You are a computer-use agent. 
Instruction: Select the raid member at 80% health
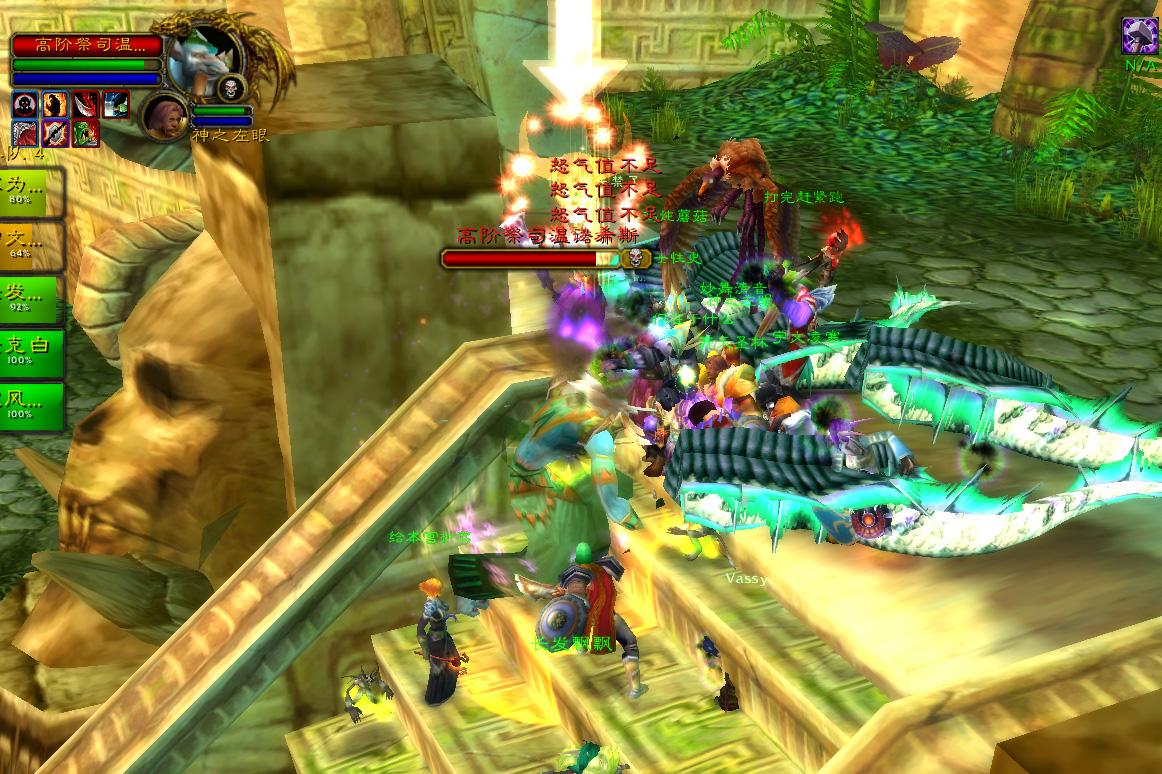[30, 191]
